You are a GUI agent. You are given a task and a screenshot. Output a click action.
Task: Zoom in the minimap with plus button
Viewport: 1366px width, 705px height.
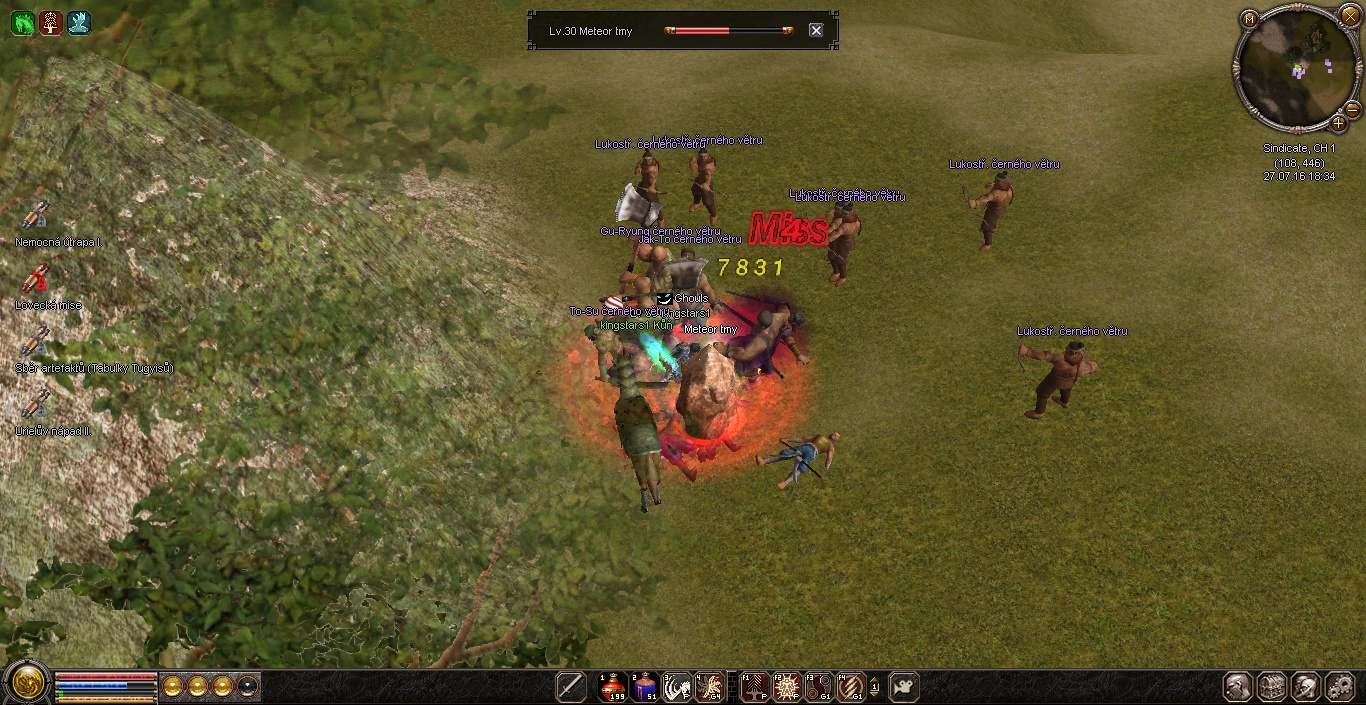point(1338,124)
